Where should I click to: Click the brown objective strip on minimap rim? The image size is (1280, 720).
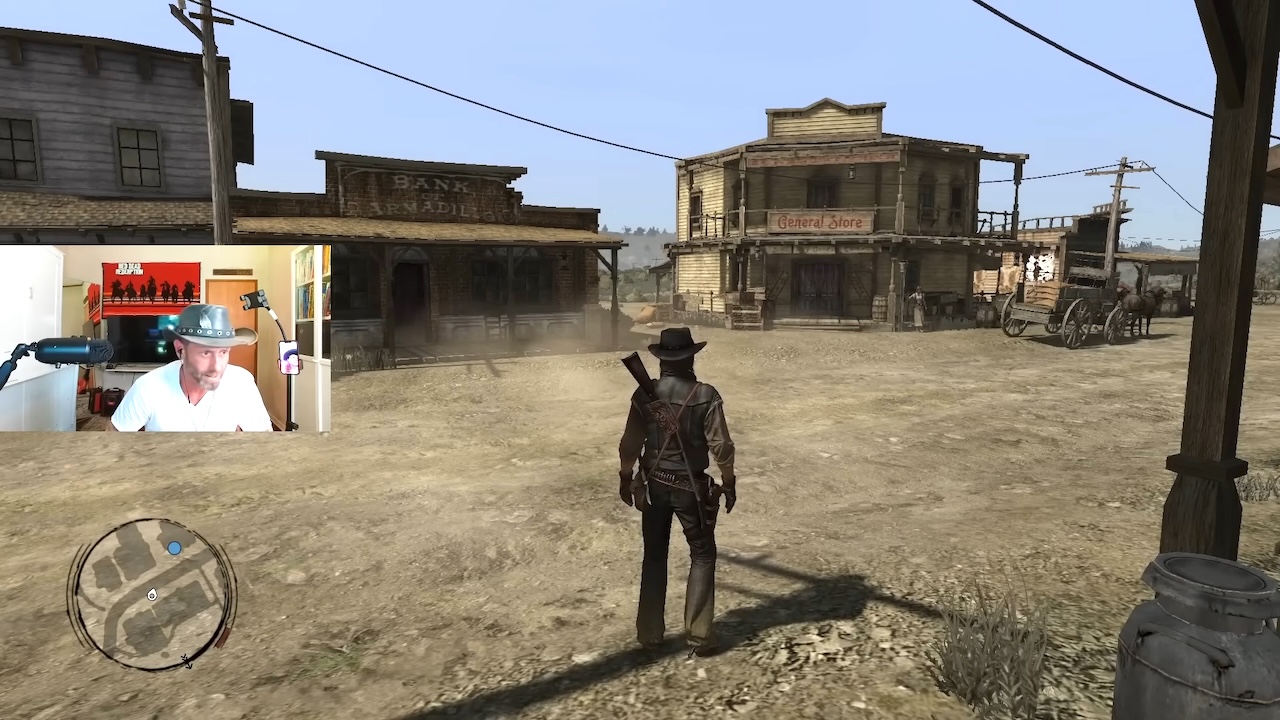223,637
